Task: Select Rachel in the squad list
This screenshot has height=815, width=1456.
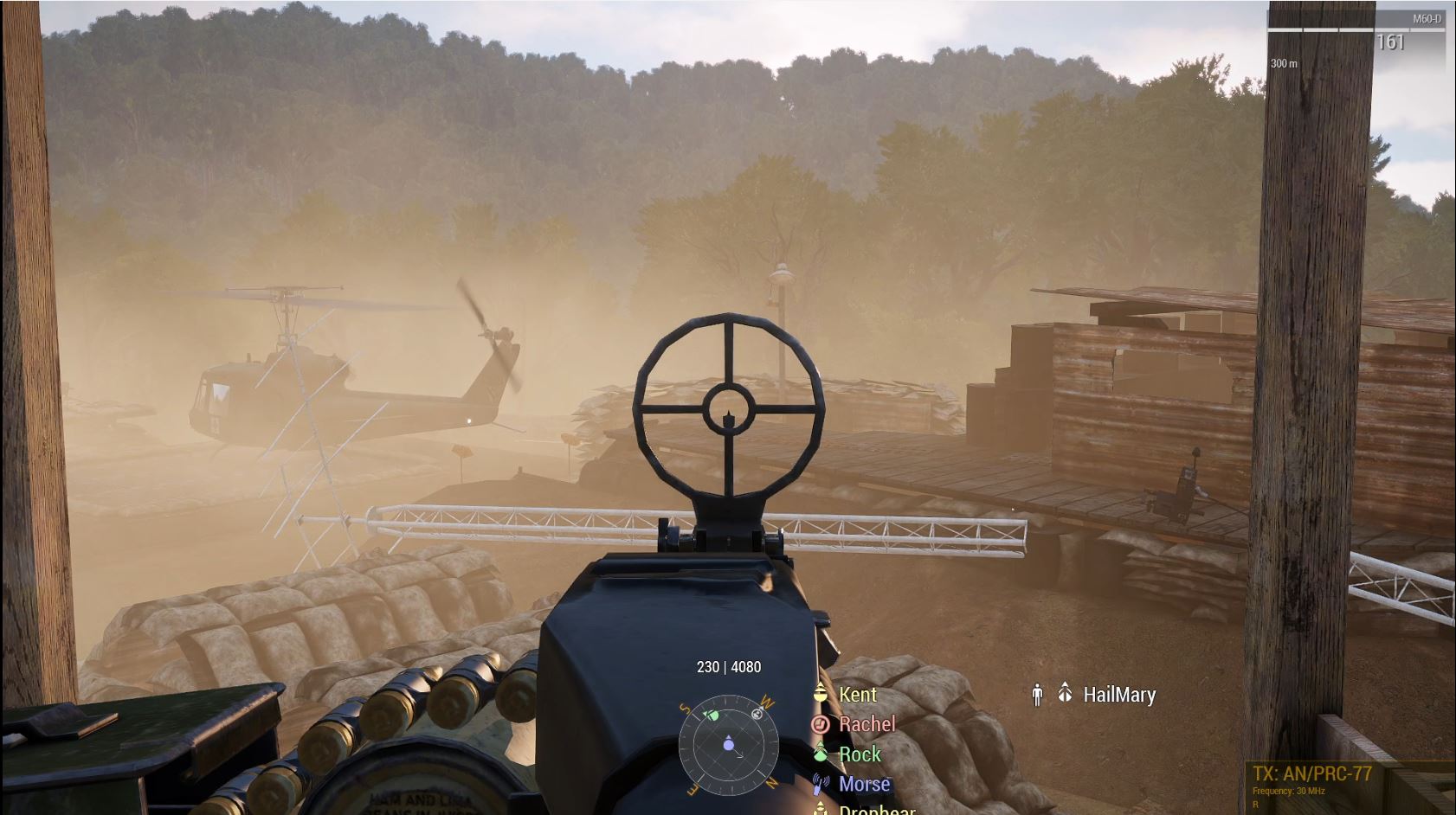Action: (x=867, y=724)
